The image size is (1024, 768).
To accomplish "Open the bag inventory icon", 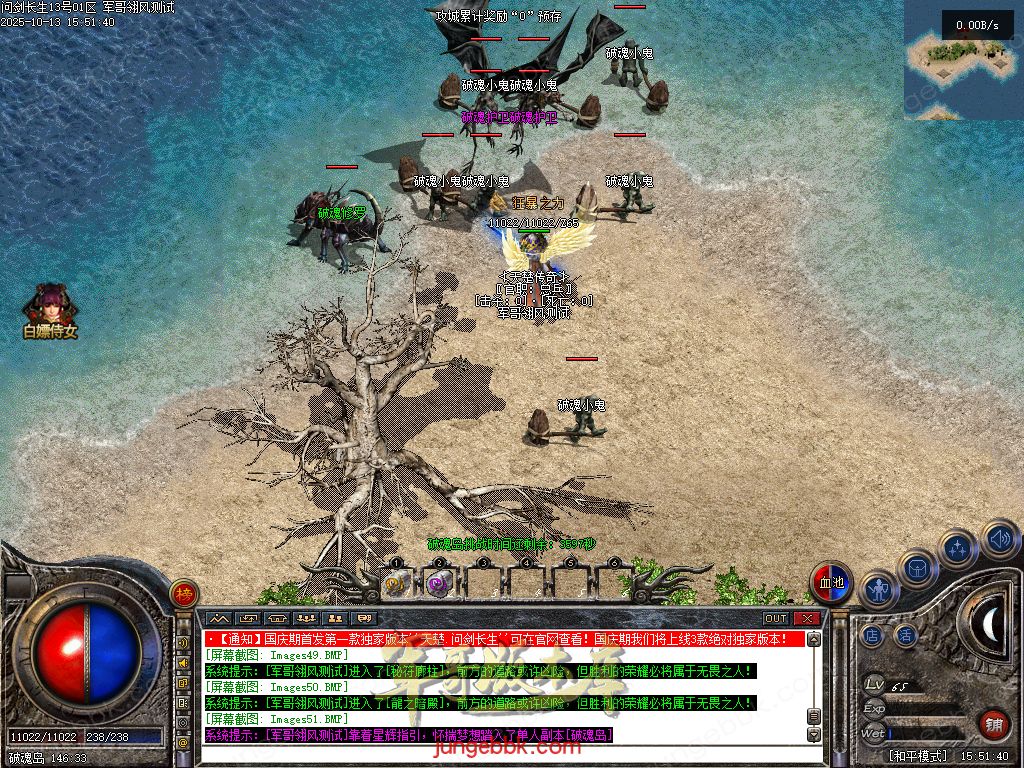I will pyautogui.click(x=917, y=568).
